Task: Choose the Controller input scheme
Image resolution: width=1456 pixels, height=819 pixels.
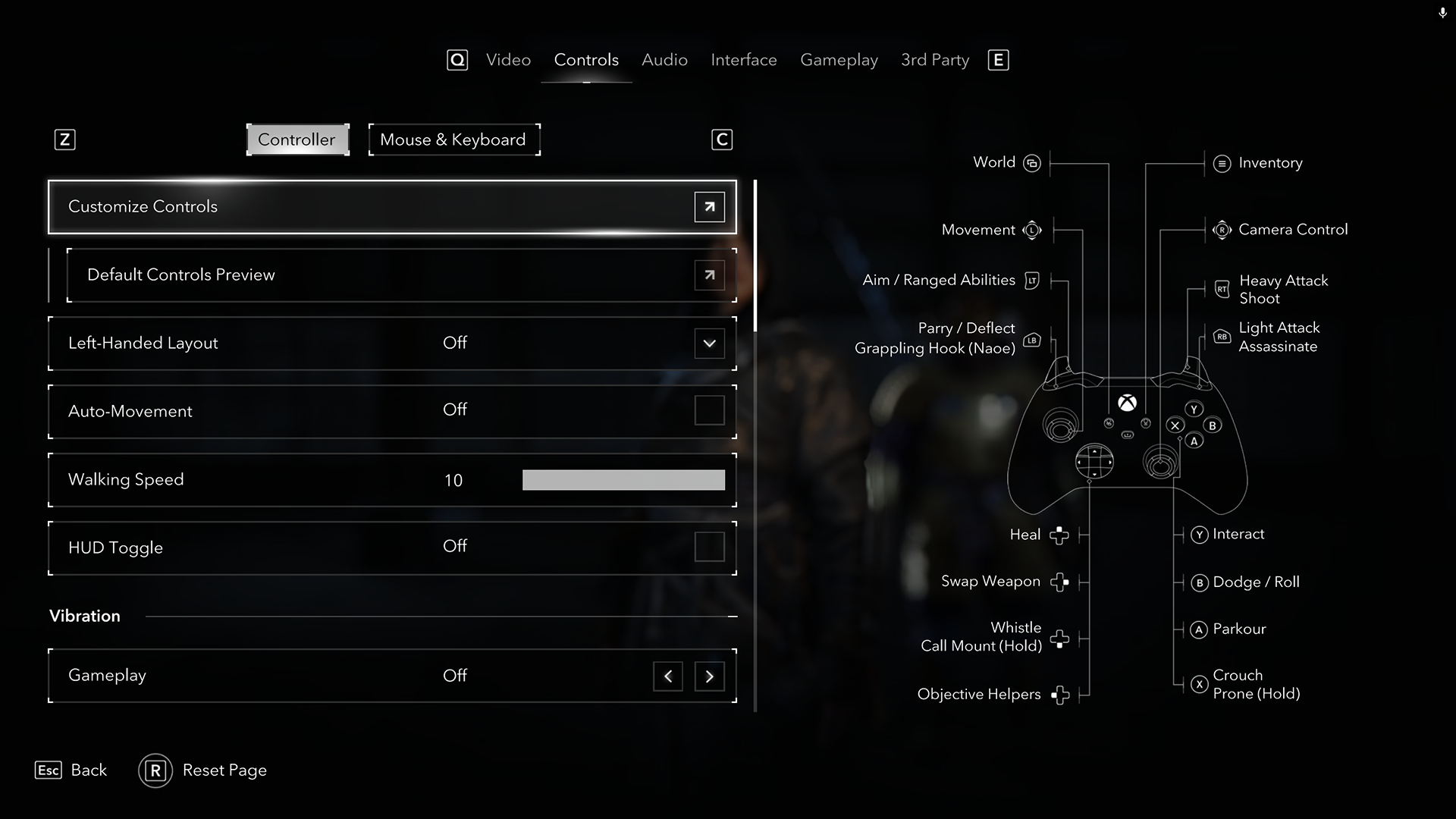Action: tap(297, 140)
